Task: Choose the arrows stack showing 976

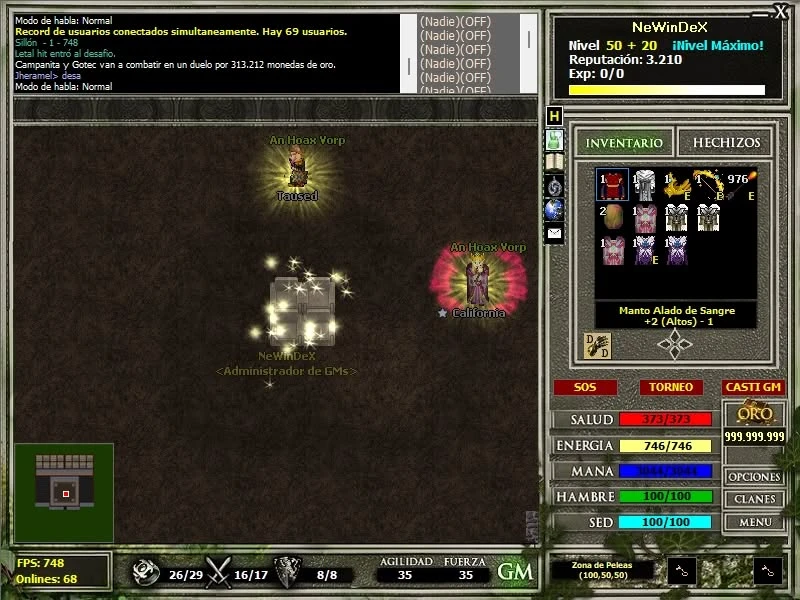Action: click(x=741, y=185)
